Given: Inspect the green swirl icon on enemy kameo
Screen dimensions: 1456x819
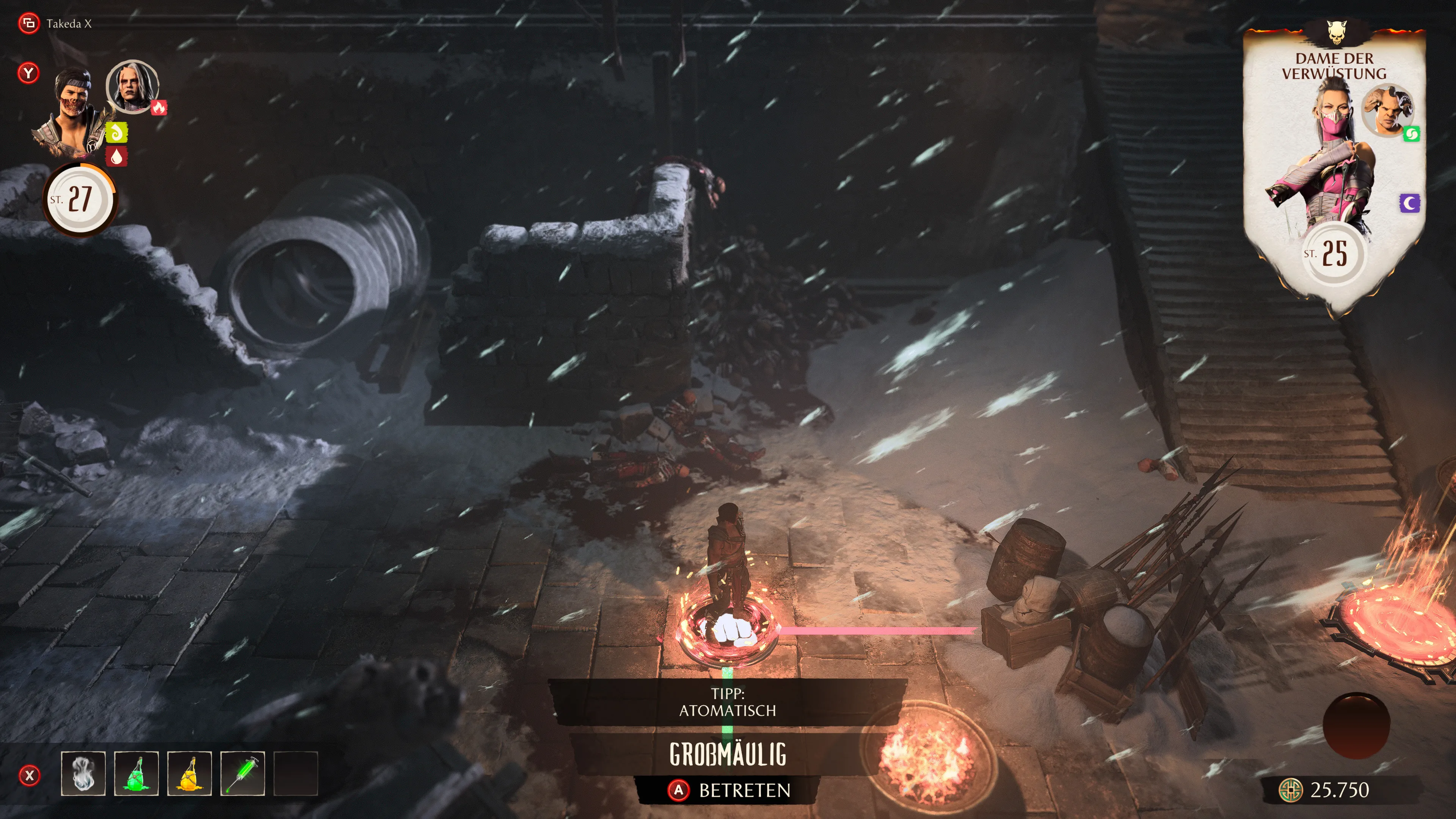Looking at the screenshot, I should (x=1411, y=134).
